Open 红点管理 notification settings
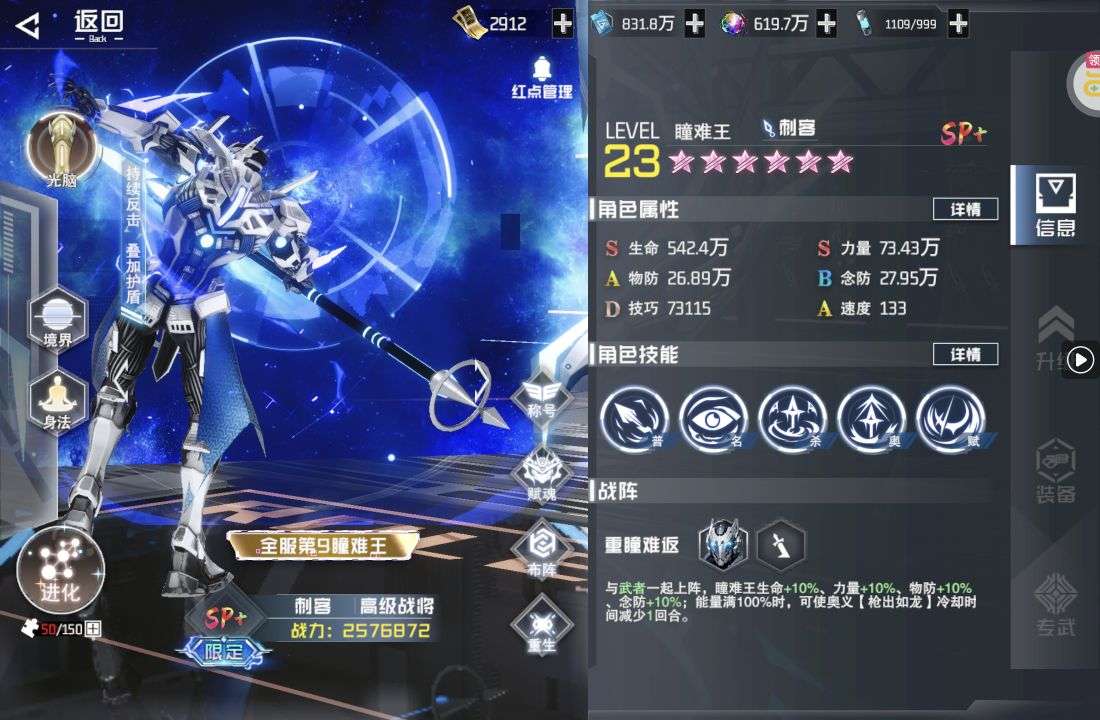The width and height of the screenshot is (1100, 720). (542, 78)
